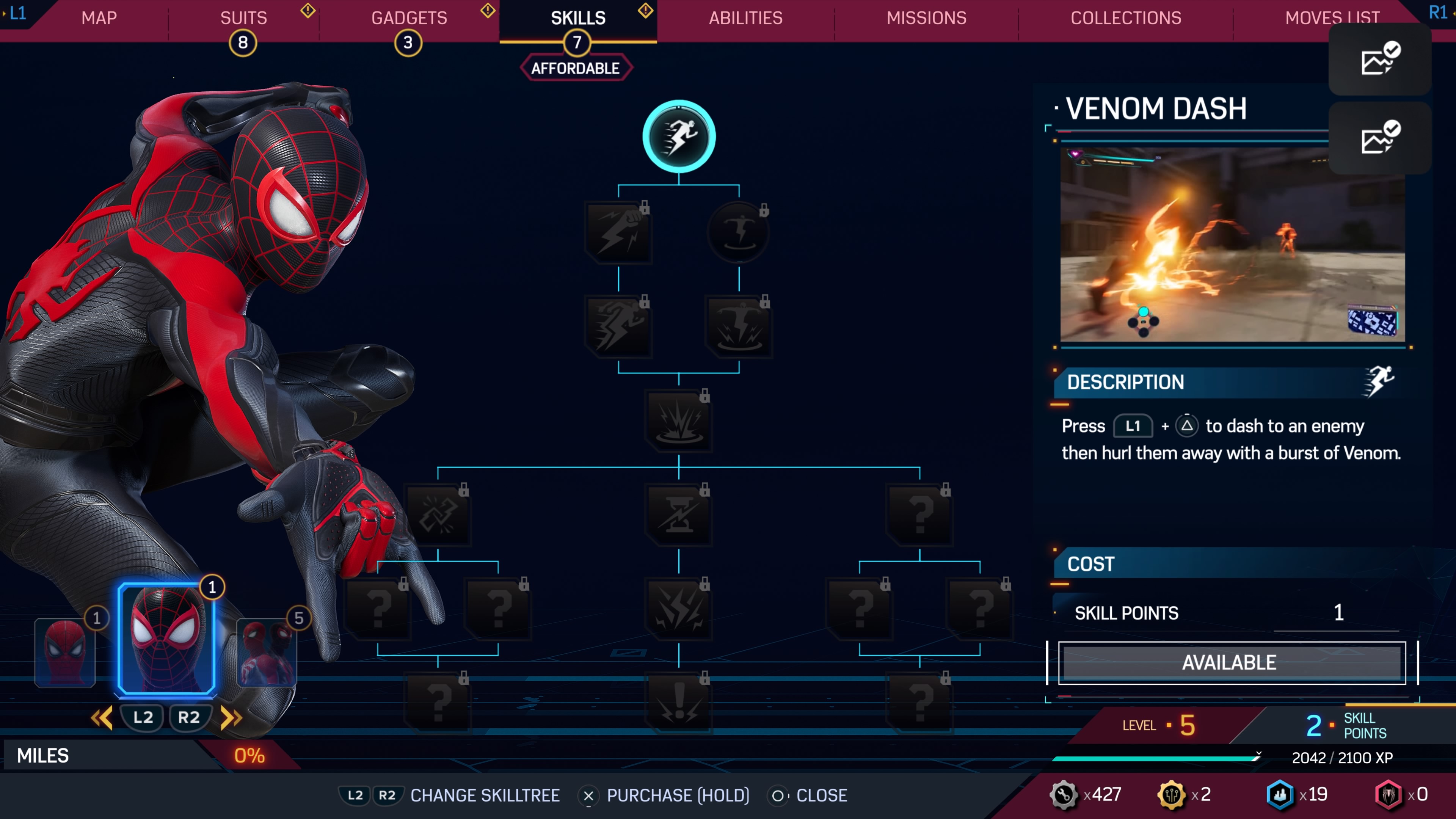Open the Abilities tab
Screen dimensions: 1456x819
coord(745,18)
